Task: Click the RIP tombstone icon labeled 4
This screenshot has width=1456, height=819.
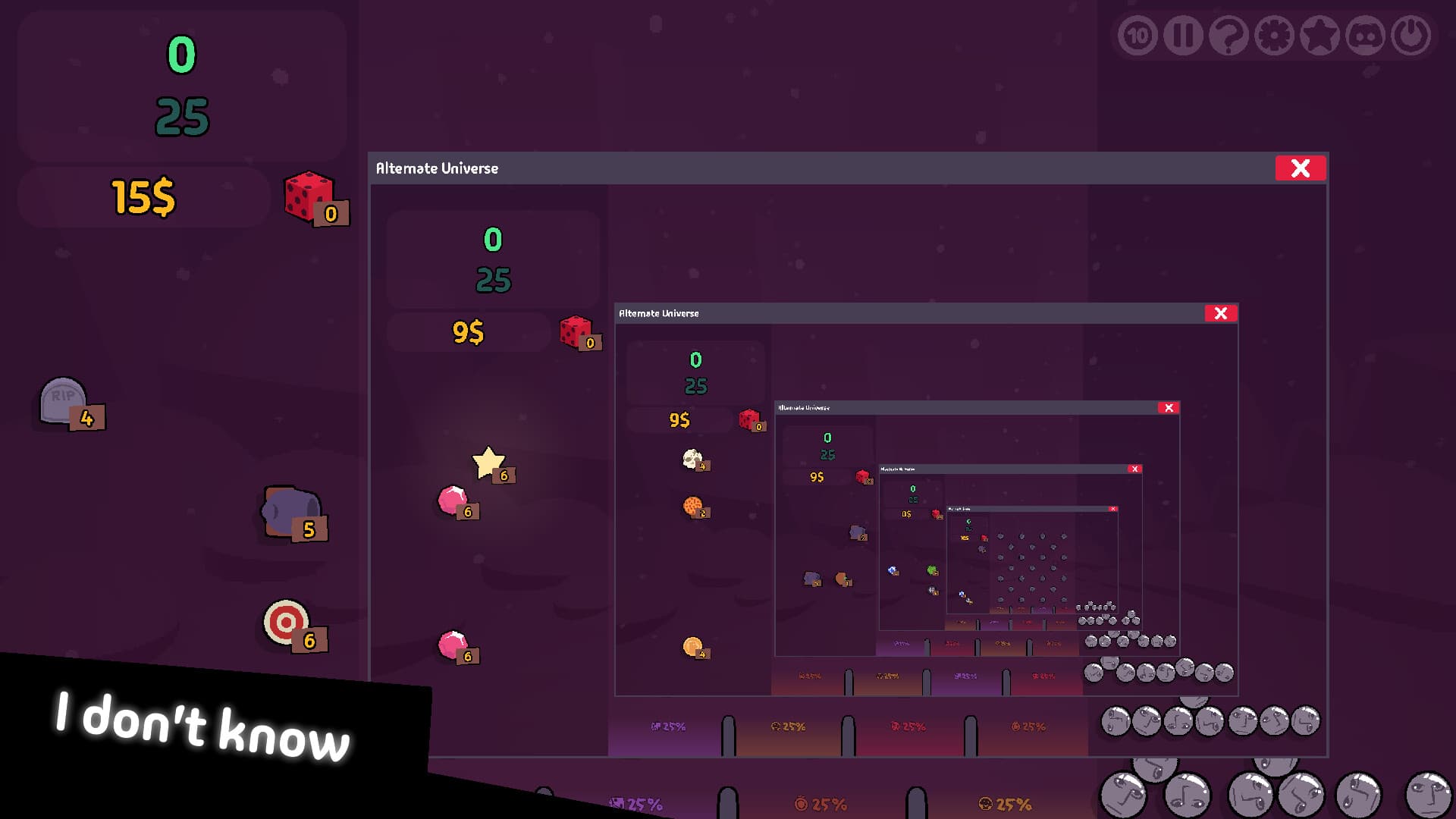Action: (x=65, y=402)
